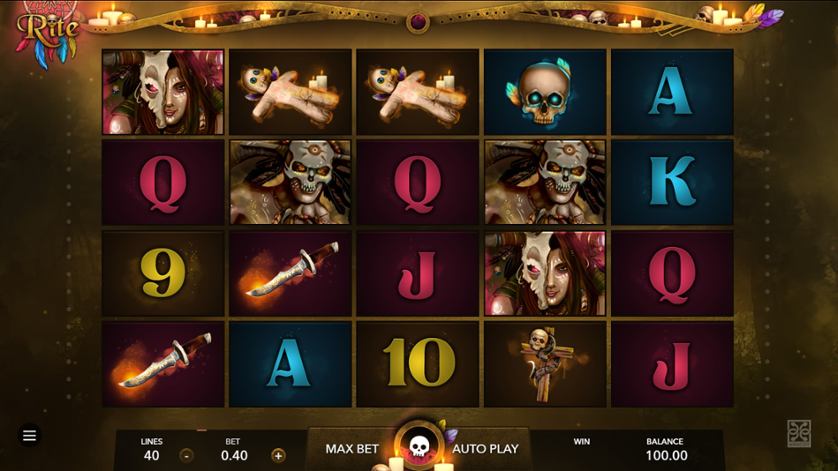Increase the bet with the plus button
Screen dimensions: 838x471
click(x=278, y=455)
